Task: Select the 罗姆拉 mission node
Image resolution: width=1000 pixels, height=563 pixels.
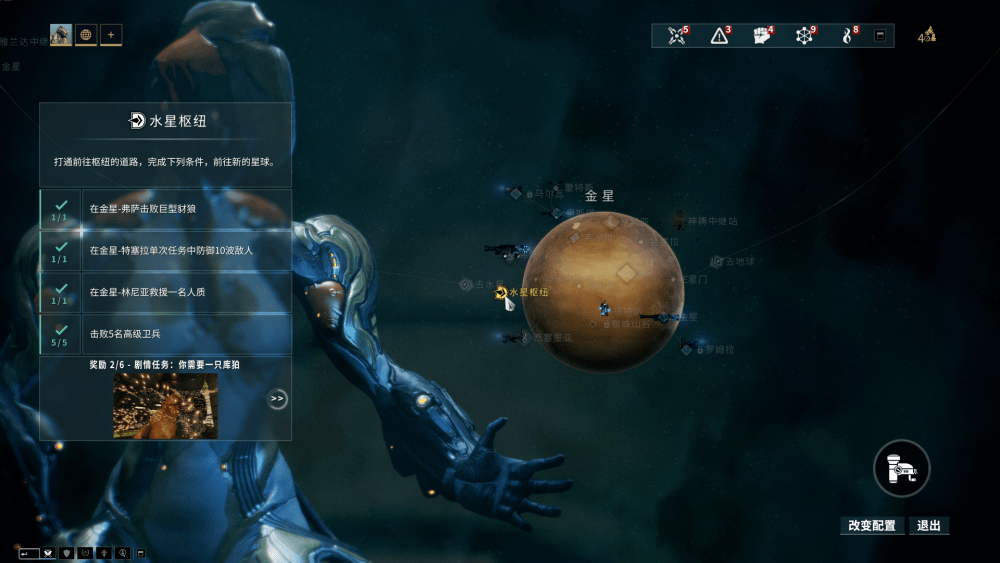Action: (688, 349)
